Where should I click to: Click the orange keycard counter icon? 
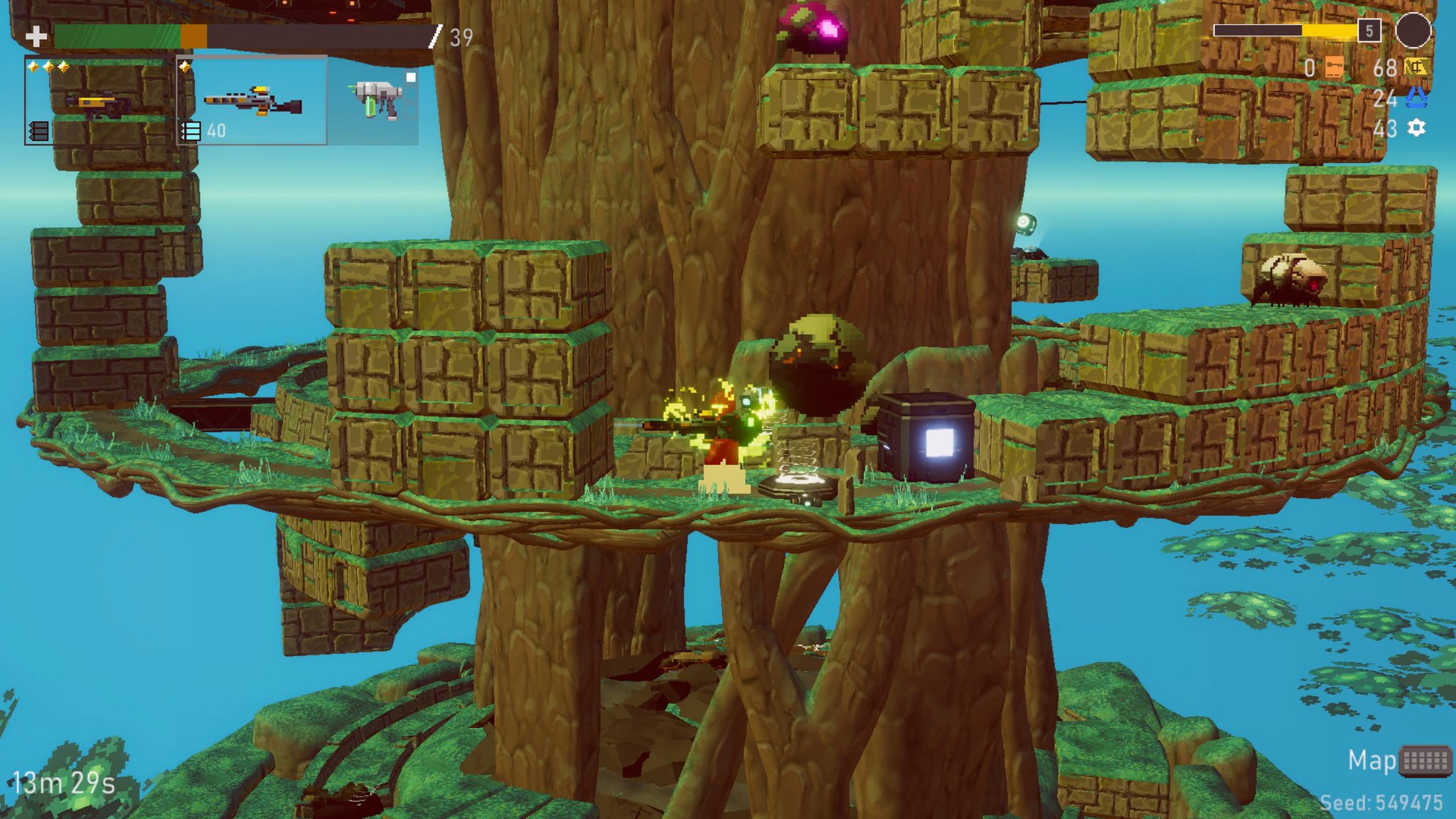[x=1334, y=66]
